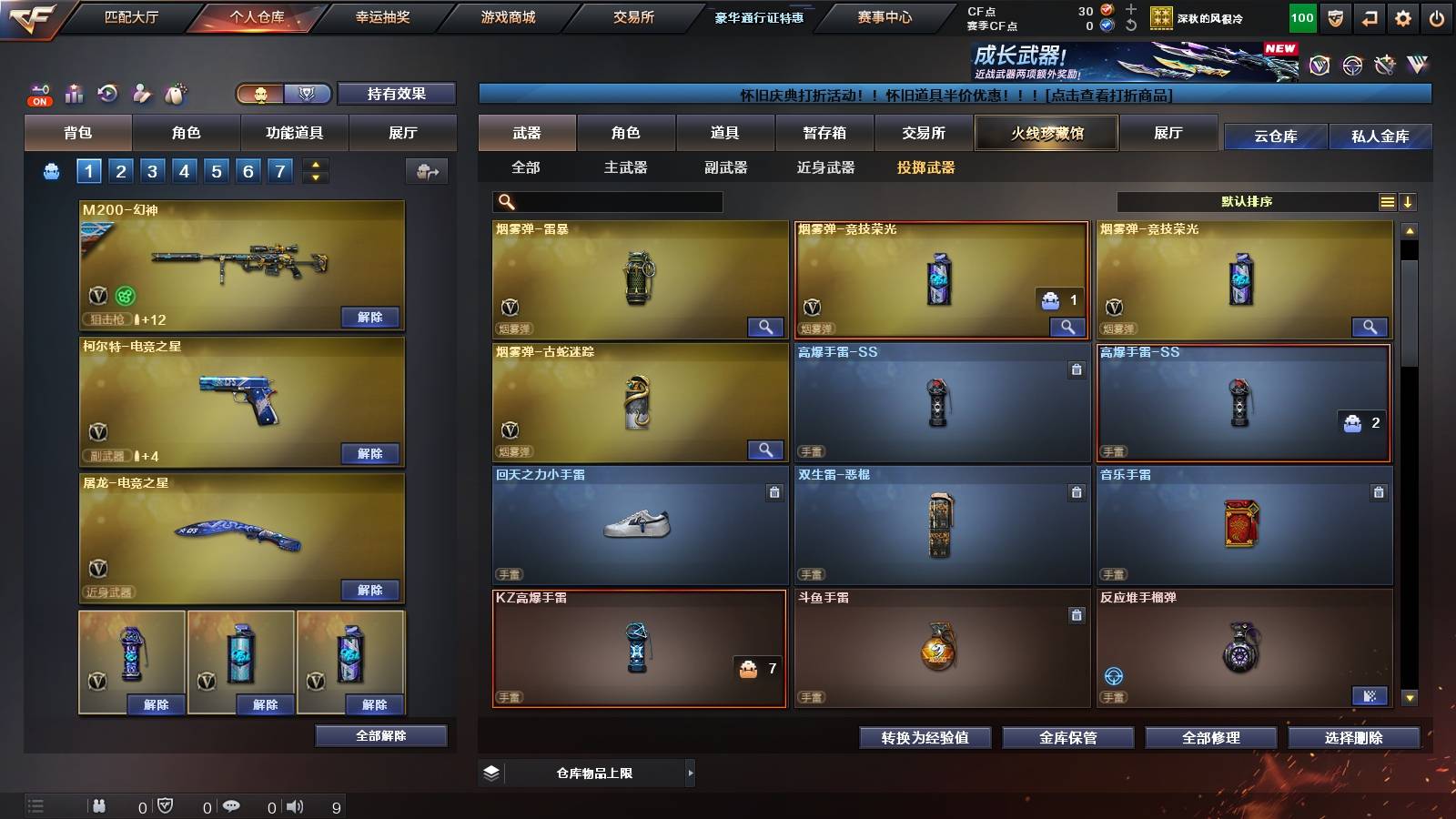Expand 仓库物品上限 with its arrow
The image size is (1456, 819).
click(690, 772)
